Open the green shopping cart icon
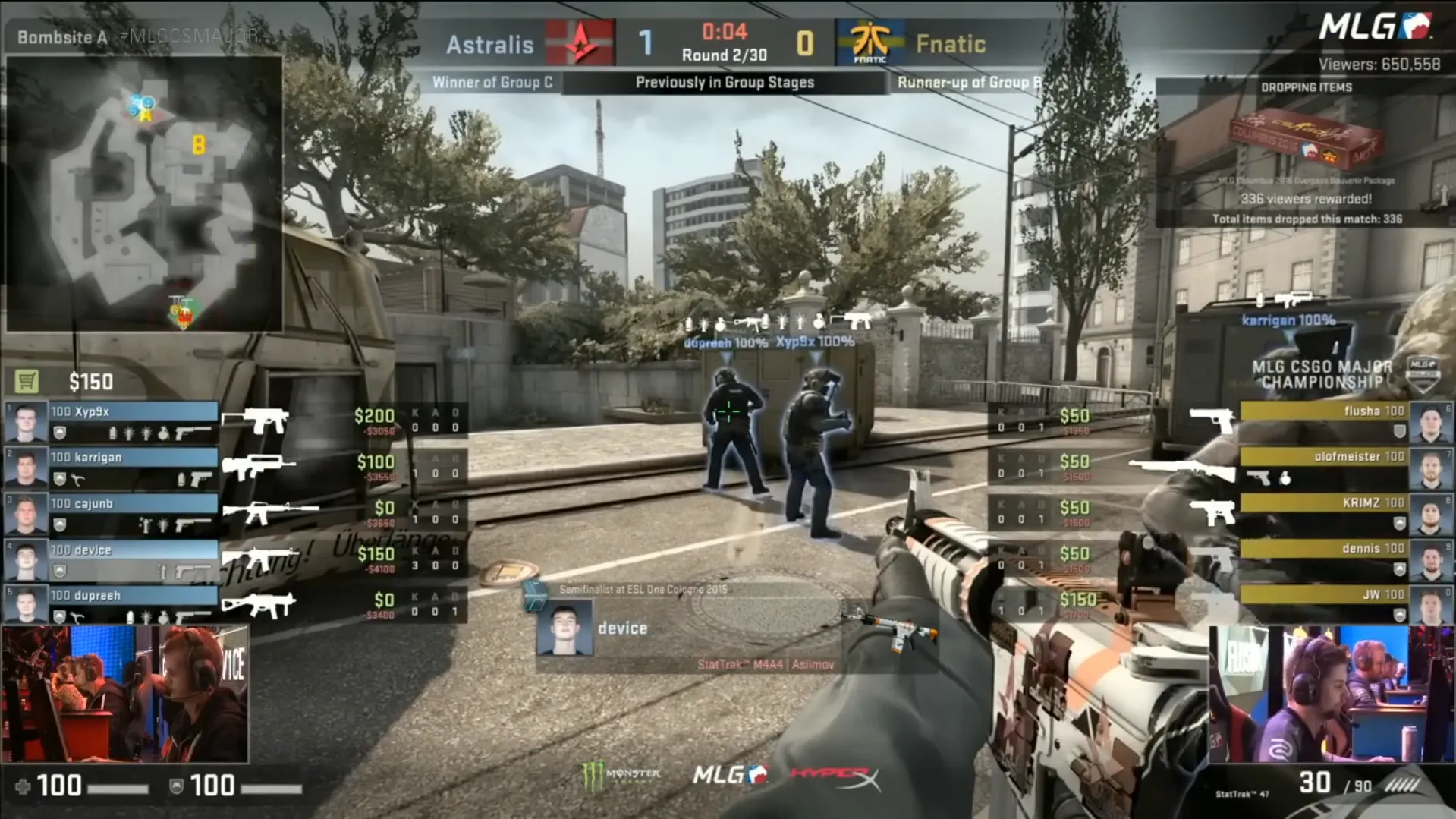 pyautogui.click(x=27, y=381)
